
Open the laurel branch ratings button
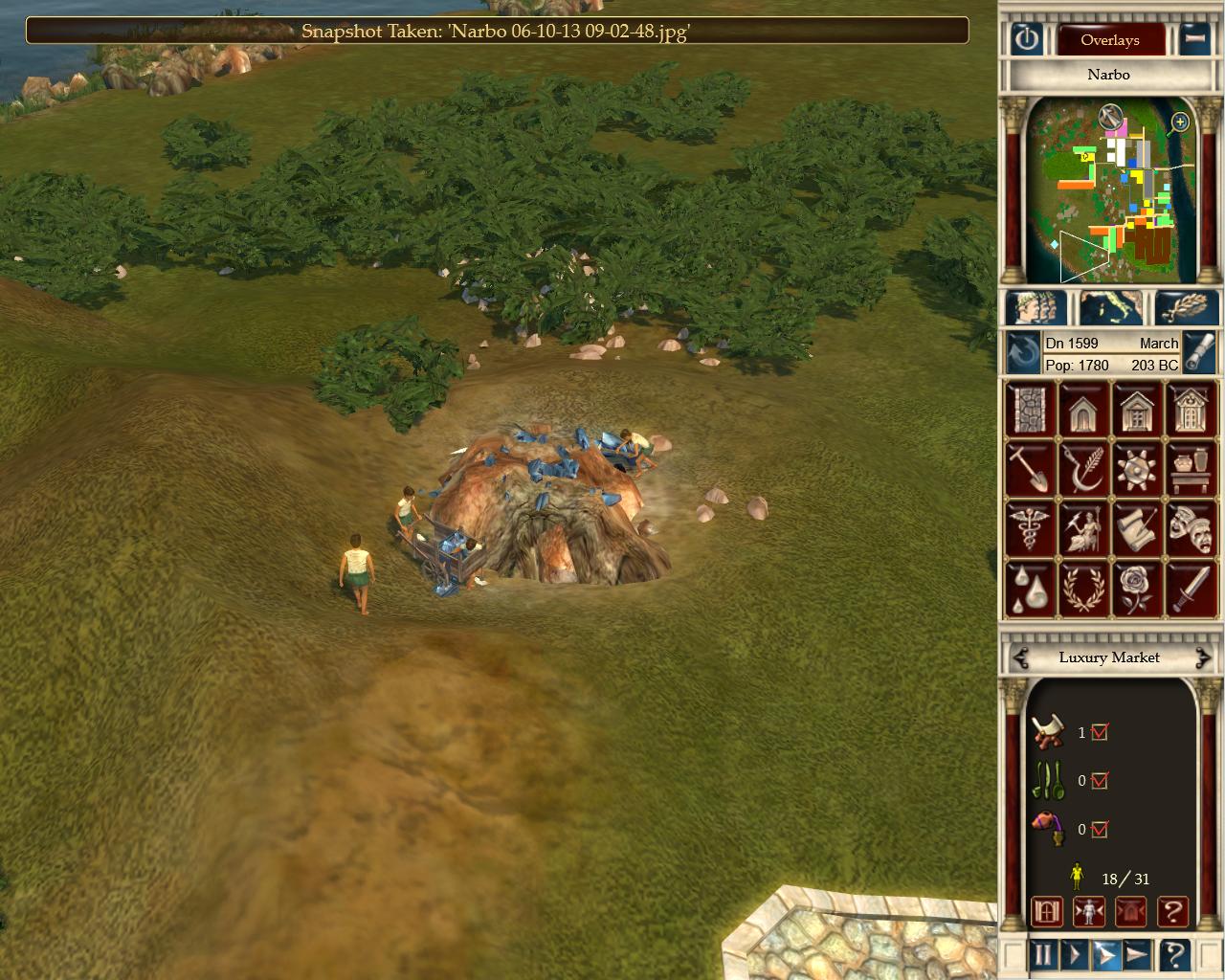point(1186,308)
